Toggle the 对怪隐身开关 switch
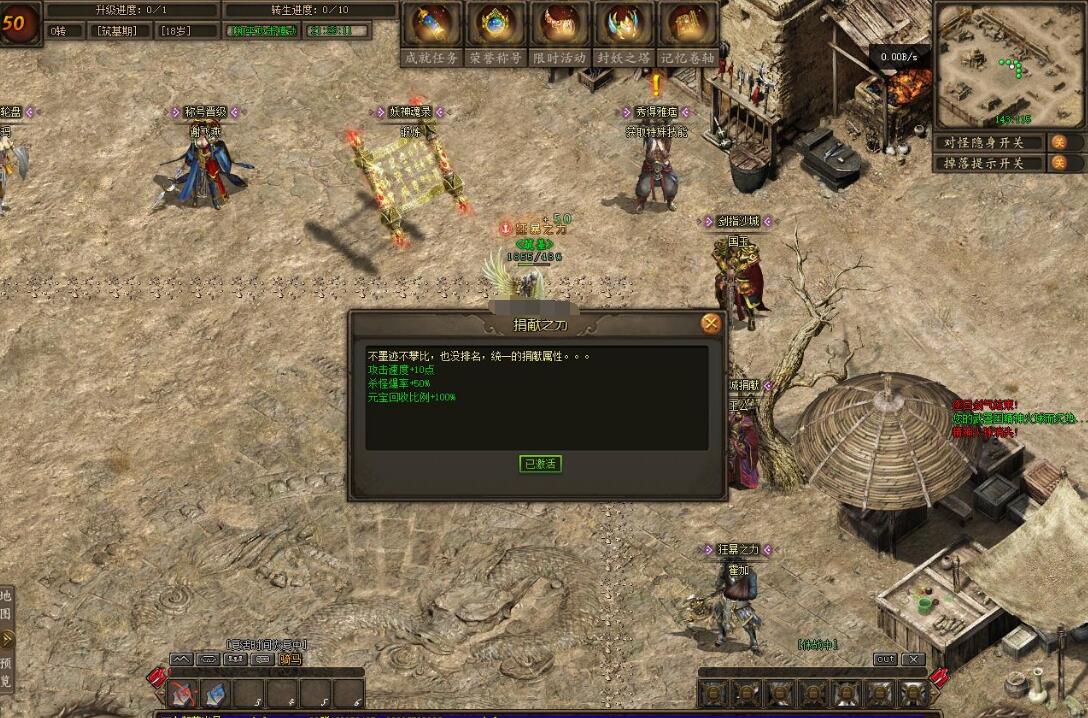Screen dimensions: 1088x718 (x=1059, y=142)
